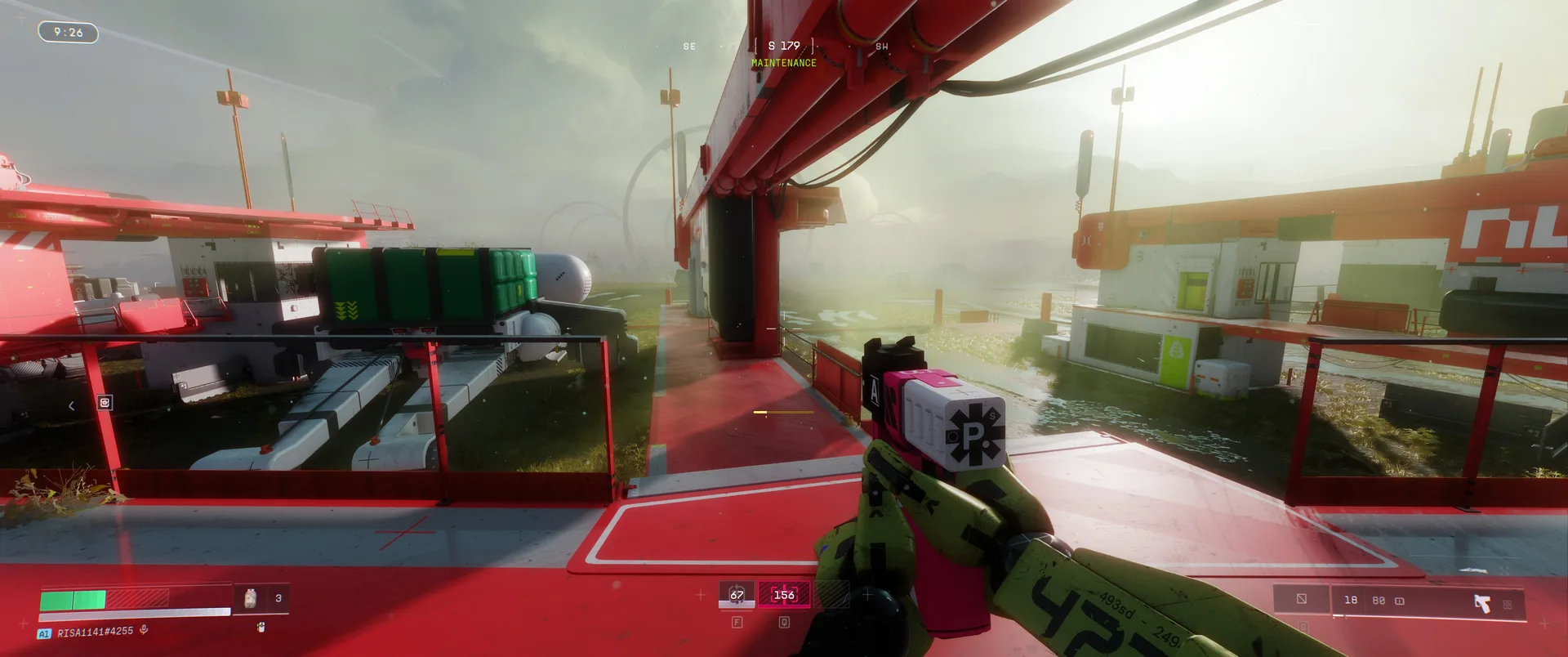
Task: Activate the pink ability showing 156
Action: pyautogui.click(x=784, y=595)
